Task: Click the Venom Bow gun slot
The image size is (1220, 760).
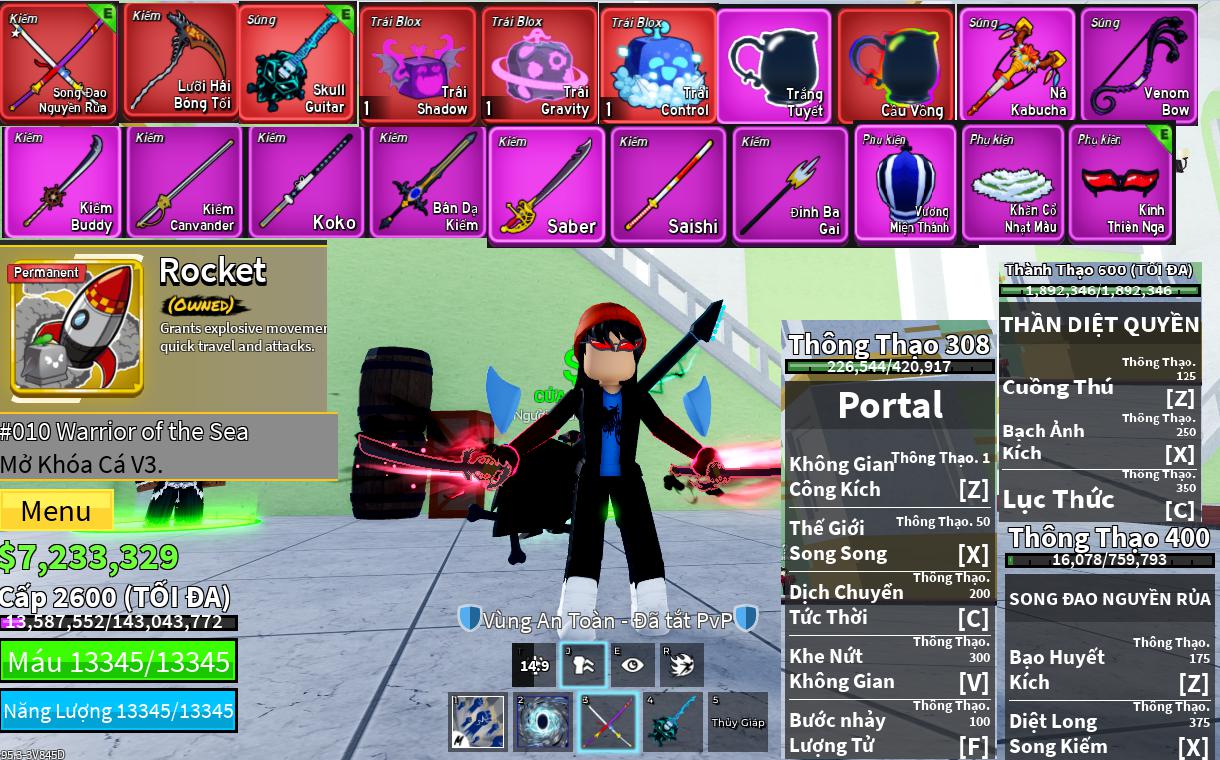Action: (1140, 65)
